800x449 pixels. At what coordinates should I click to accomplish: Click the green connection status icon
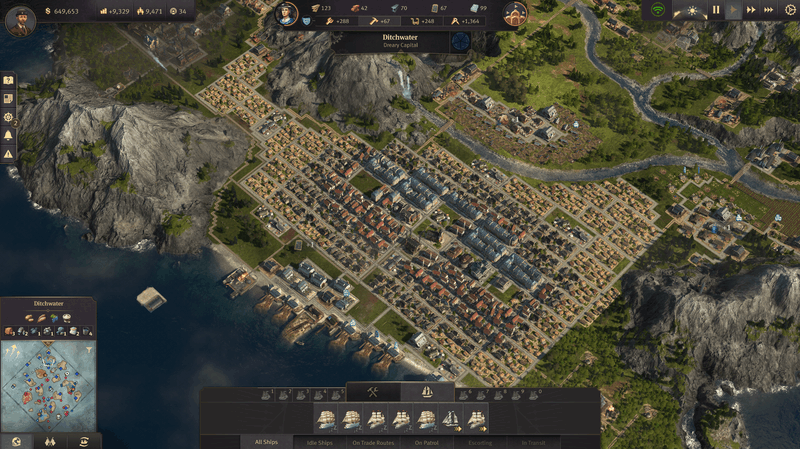(658, 10)
